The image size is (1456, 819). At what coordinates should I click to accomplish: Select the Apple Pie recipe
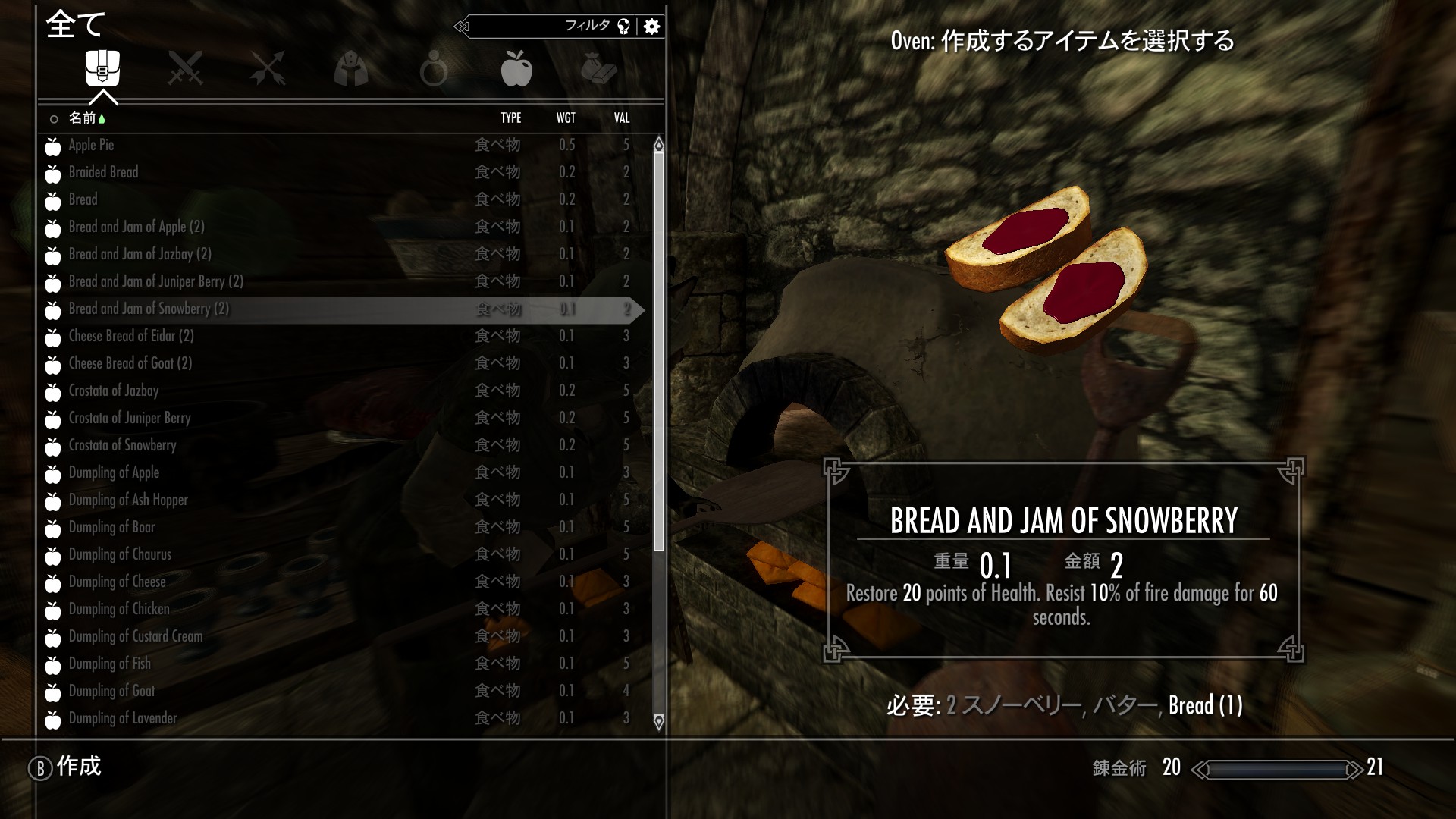click(x=91, y=145)
